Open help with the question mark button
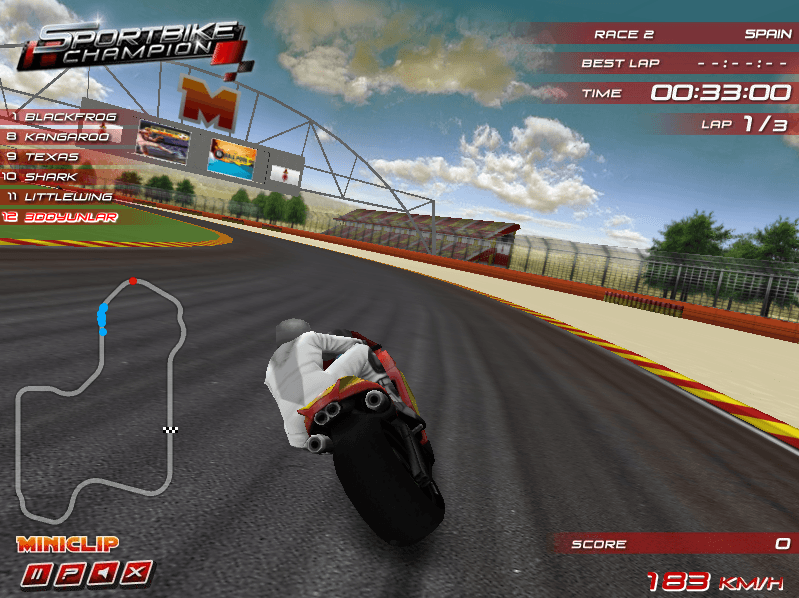The image size is (799, 598). coord(72,573)
